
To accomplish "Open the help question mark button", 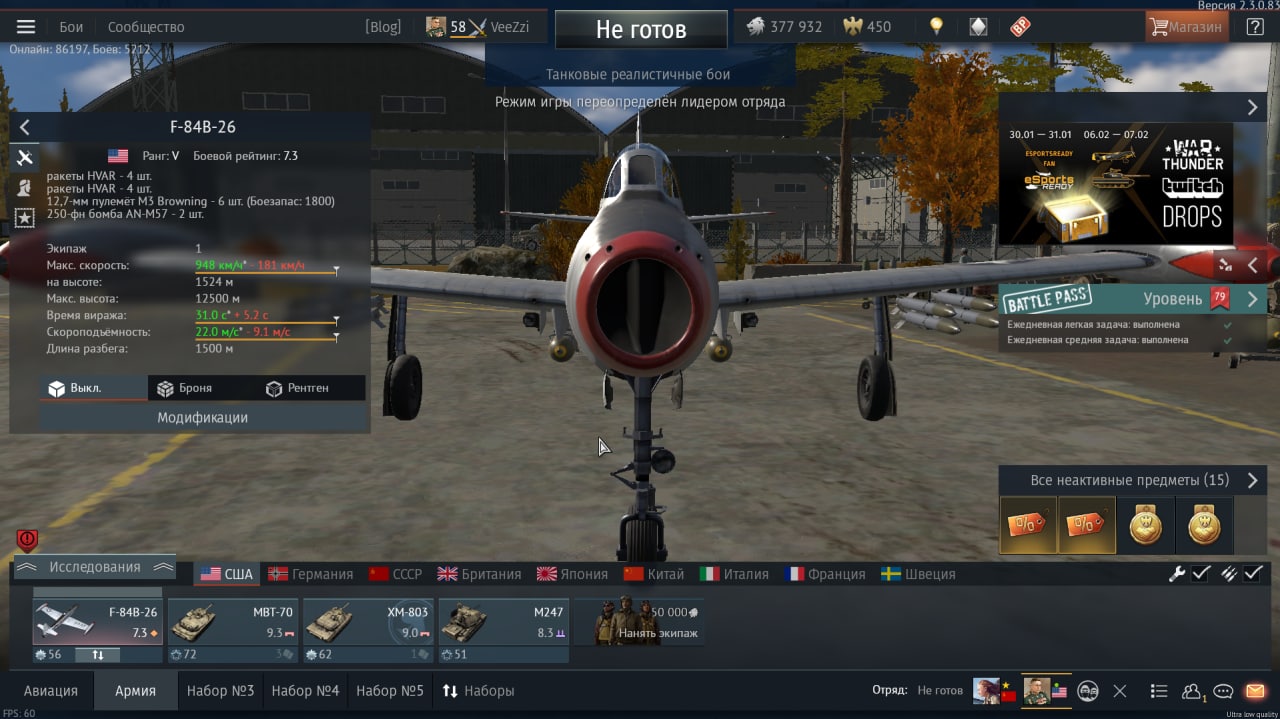I will tap(1255, 27).
